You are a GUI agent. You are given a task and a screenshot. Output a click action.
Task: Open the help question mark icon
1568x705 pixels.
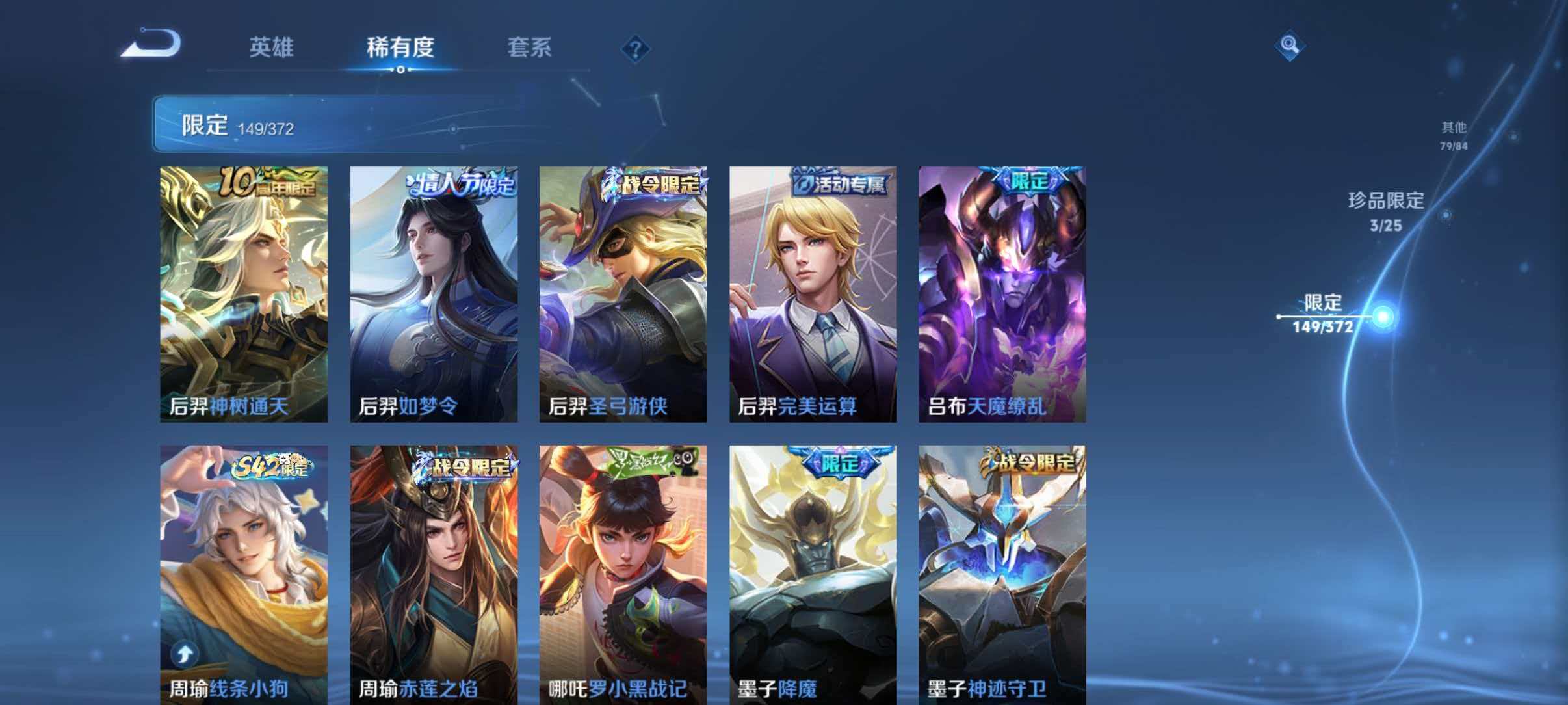click(636, 48)
